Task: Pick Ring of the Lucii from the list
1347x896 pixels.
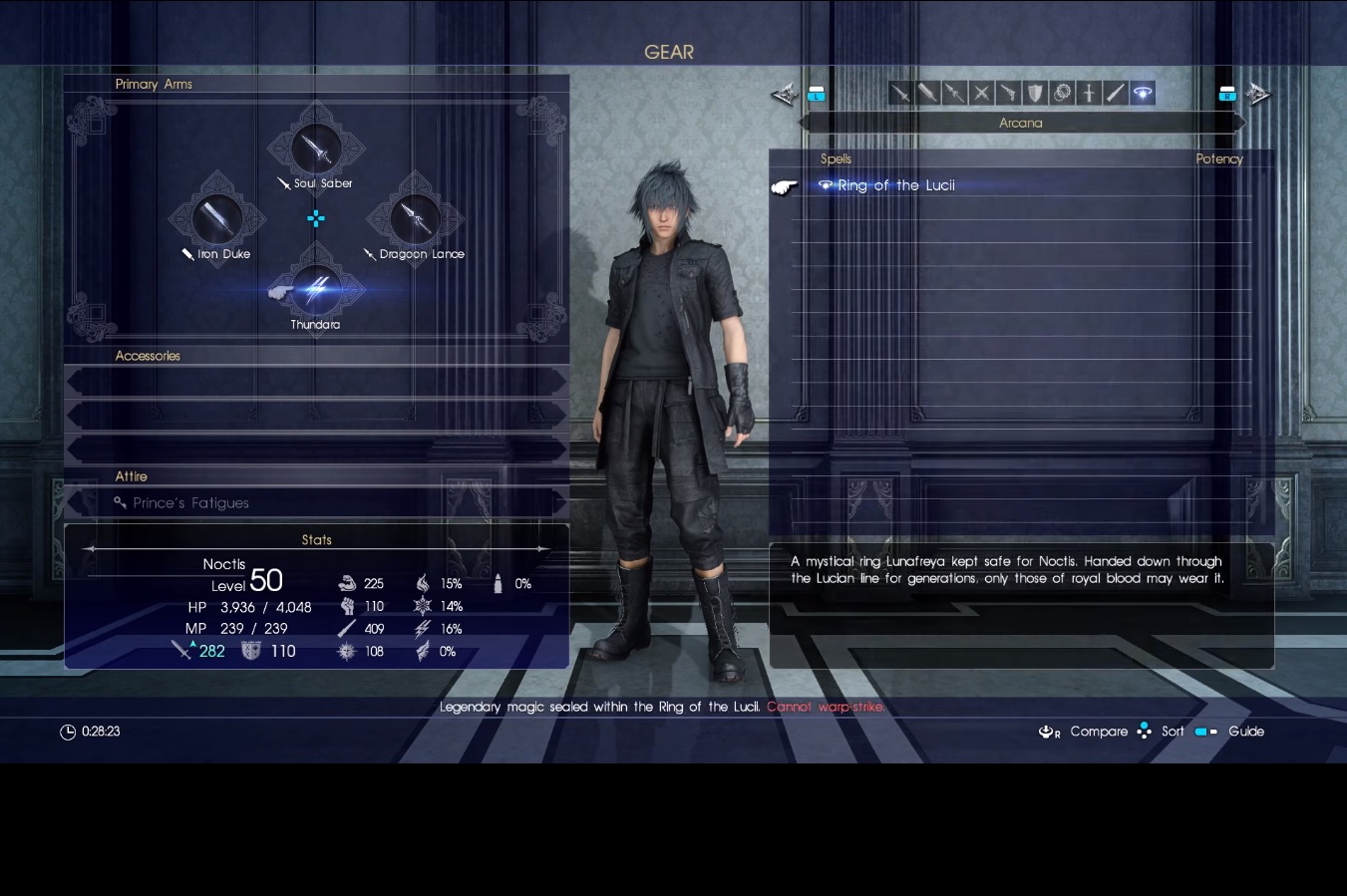Action: (895, 185)
